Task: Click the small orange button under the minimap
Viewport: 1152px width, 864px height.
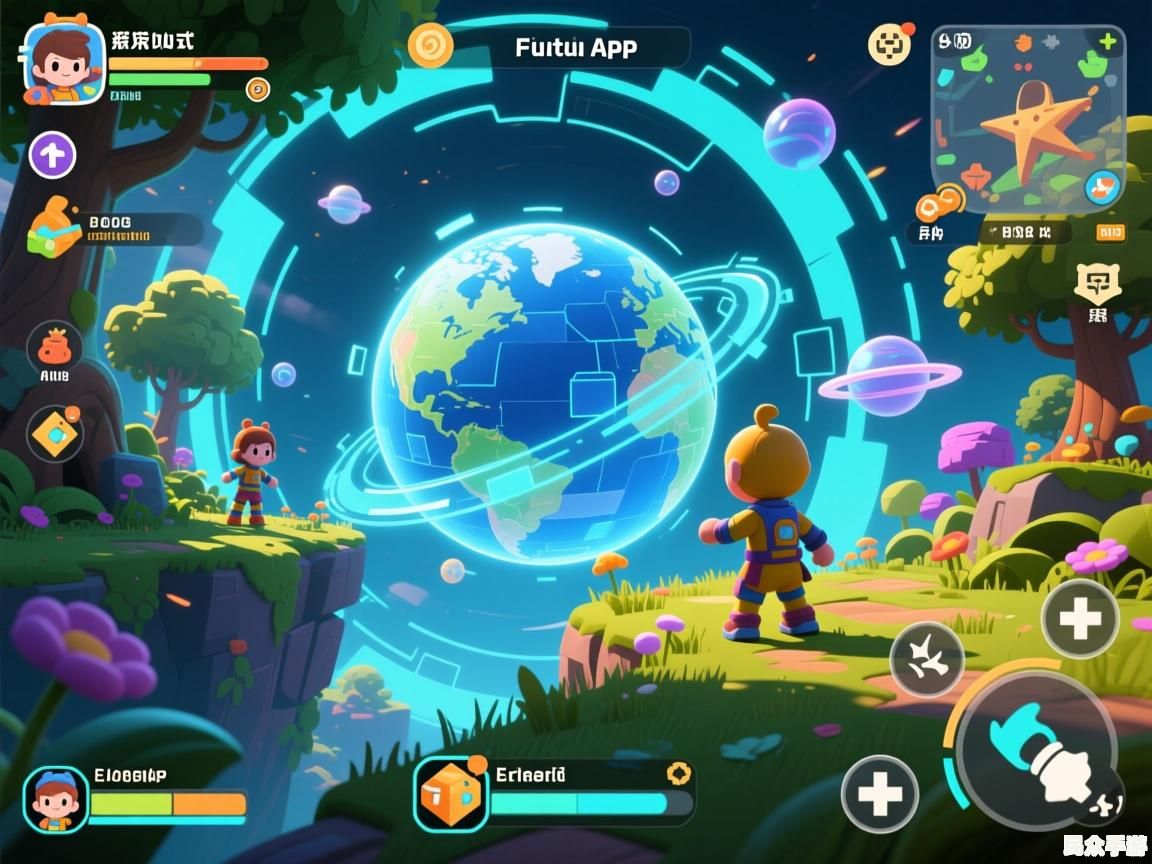Action: pyautogui.click(x=1110, y=233)
